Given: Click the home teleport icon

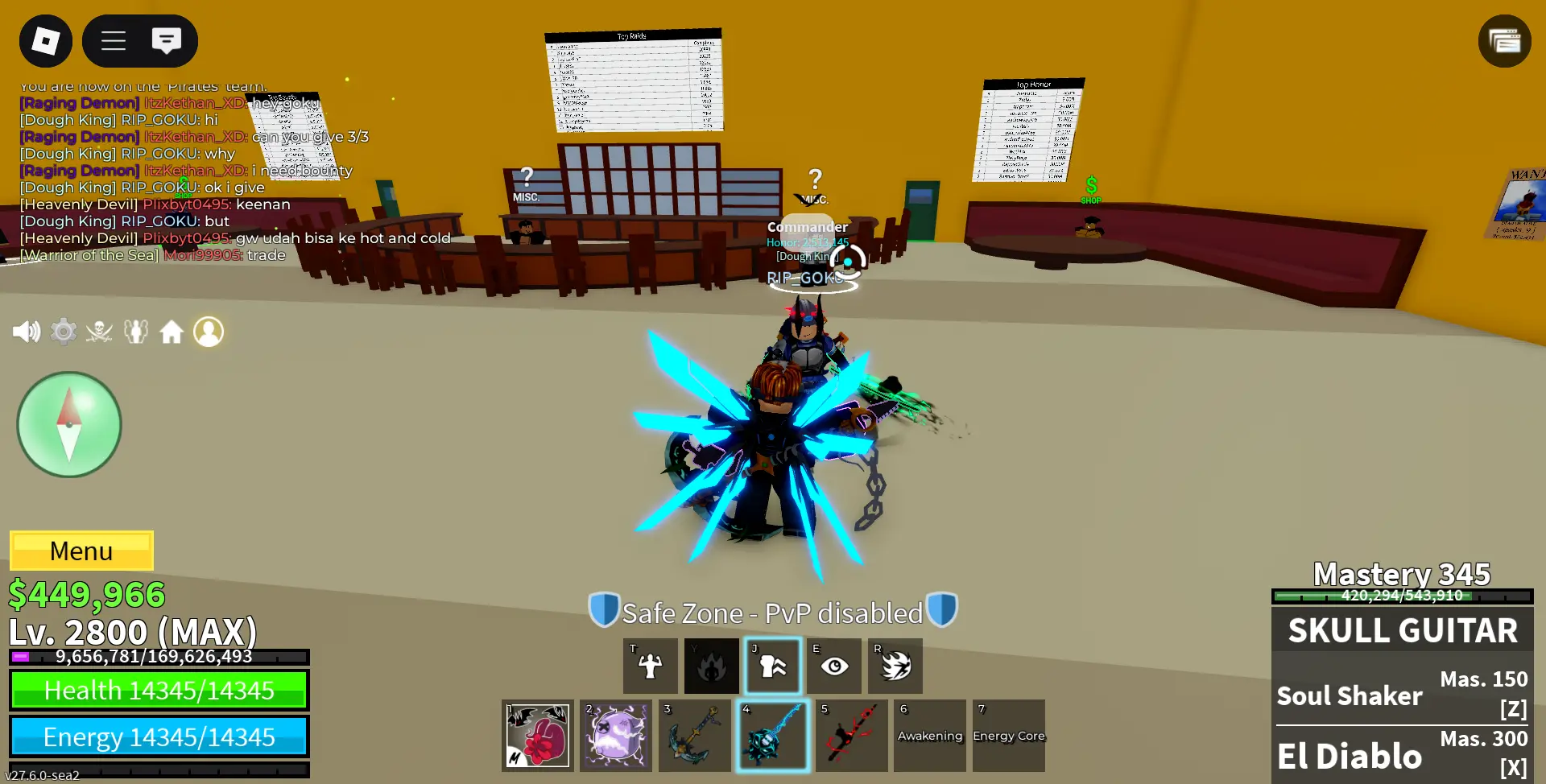Looking at the screenshot, I should click(172, 332).
